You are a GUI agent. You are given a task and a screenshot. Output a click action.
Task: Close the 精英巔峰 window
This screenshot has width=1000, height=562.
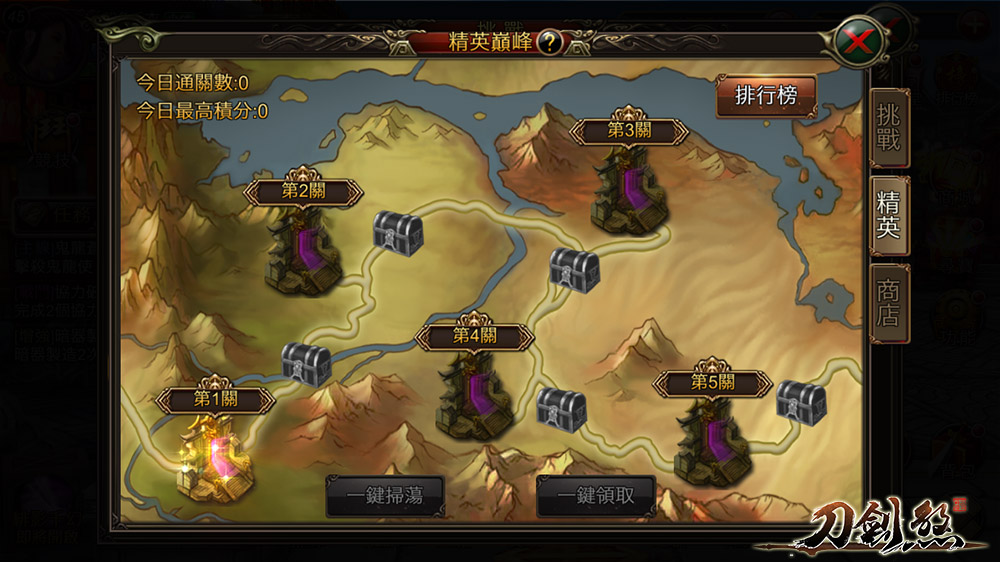coord(857,41)
